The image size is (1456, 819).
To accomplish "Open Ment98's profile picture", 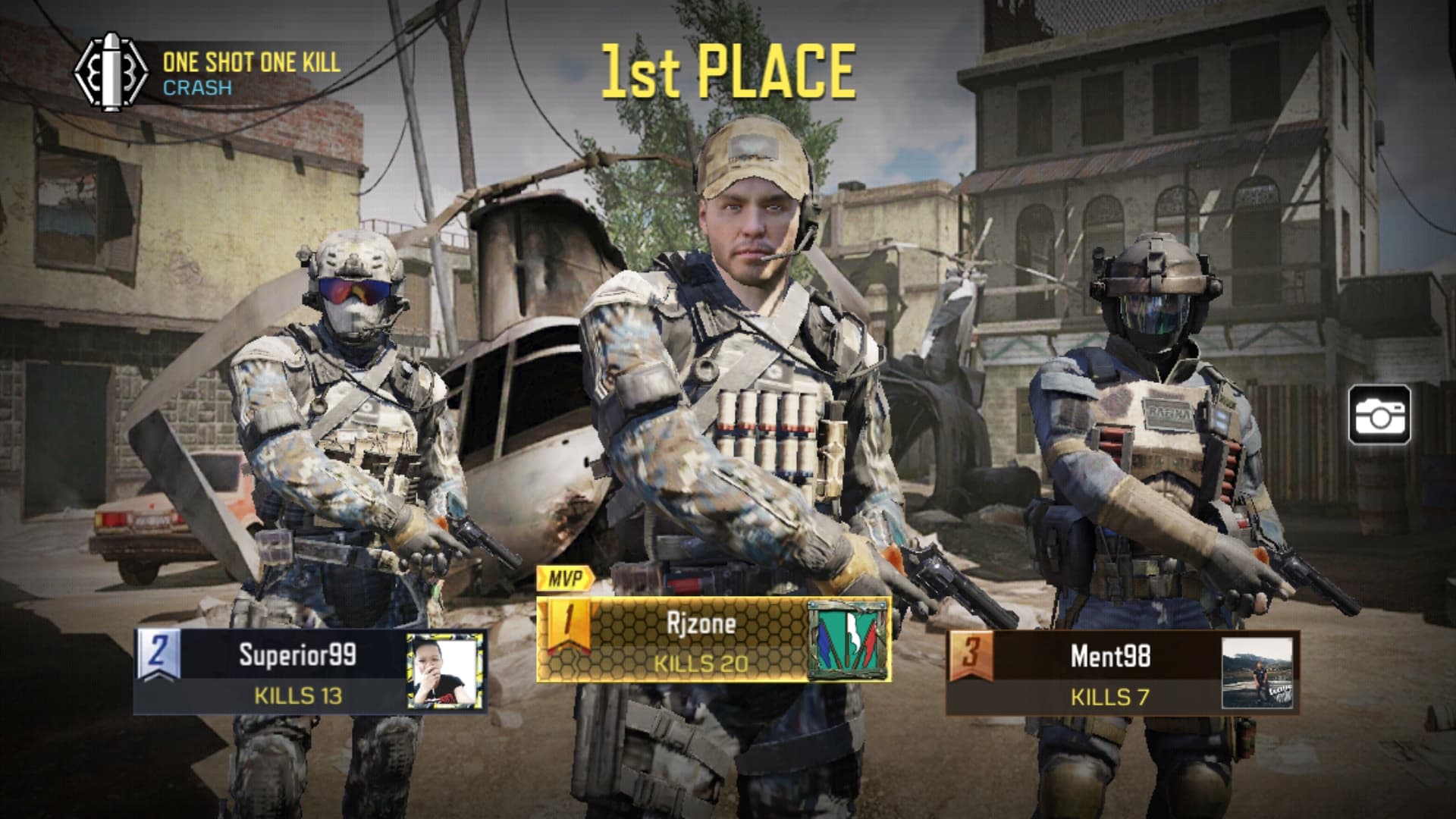I will (1257, 673).
